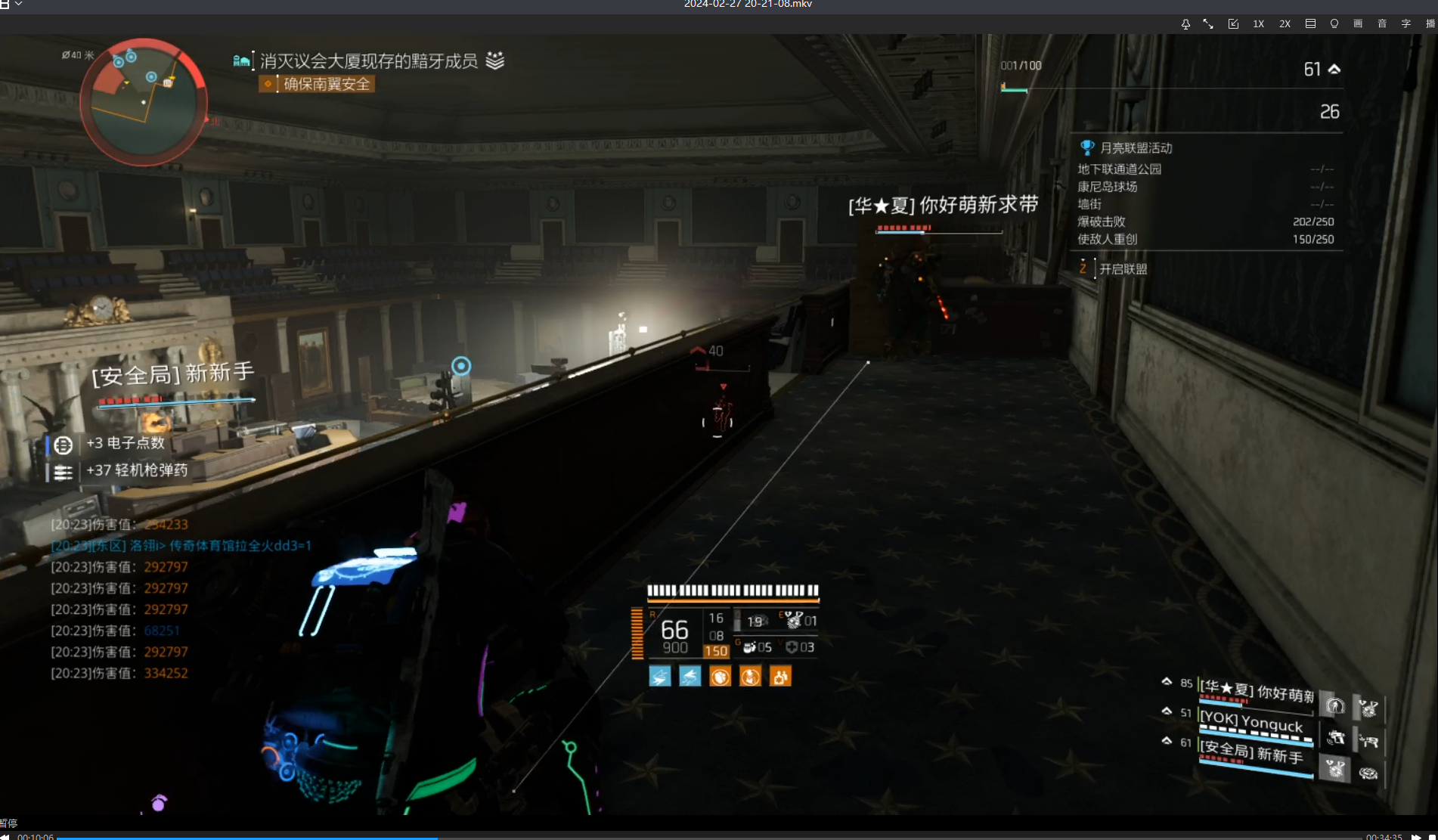1438x840 pixels.
Task: Select the armor kit shield icon
Action: click(x=792, y=647)
